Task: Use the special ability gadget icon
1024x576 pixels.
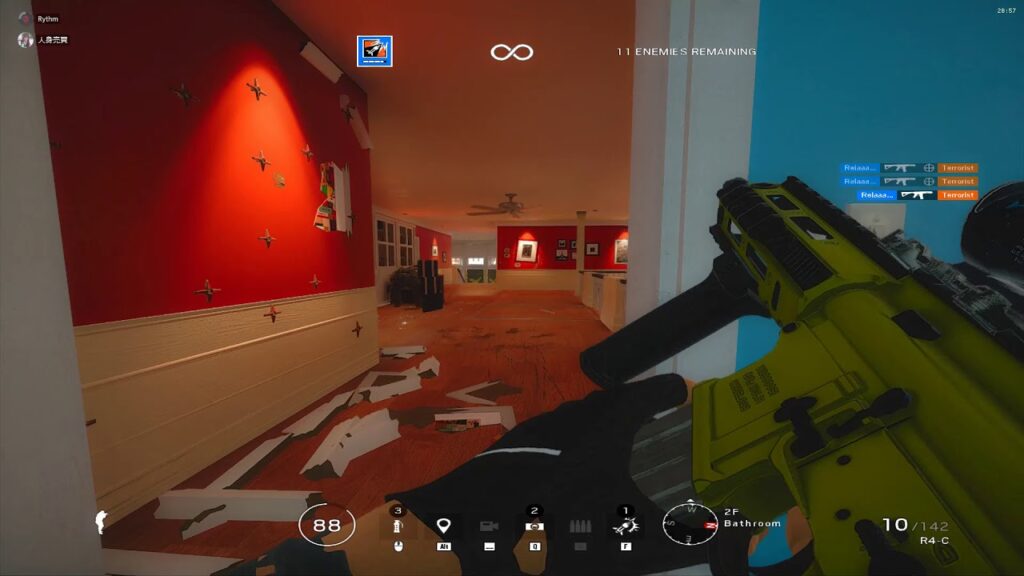Action: point(627,526)
